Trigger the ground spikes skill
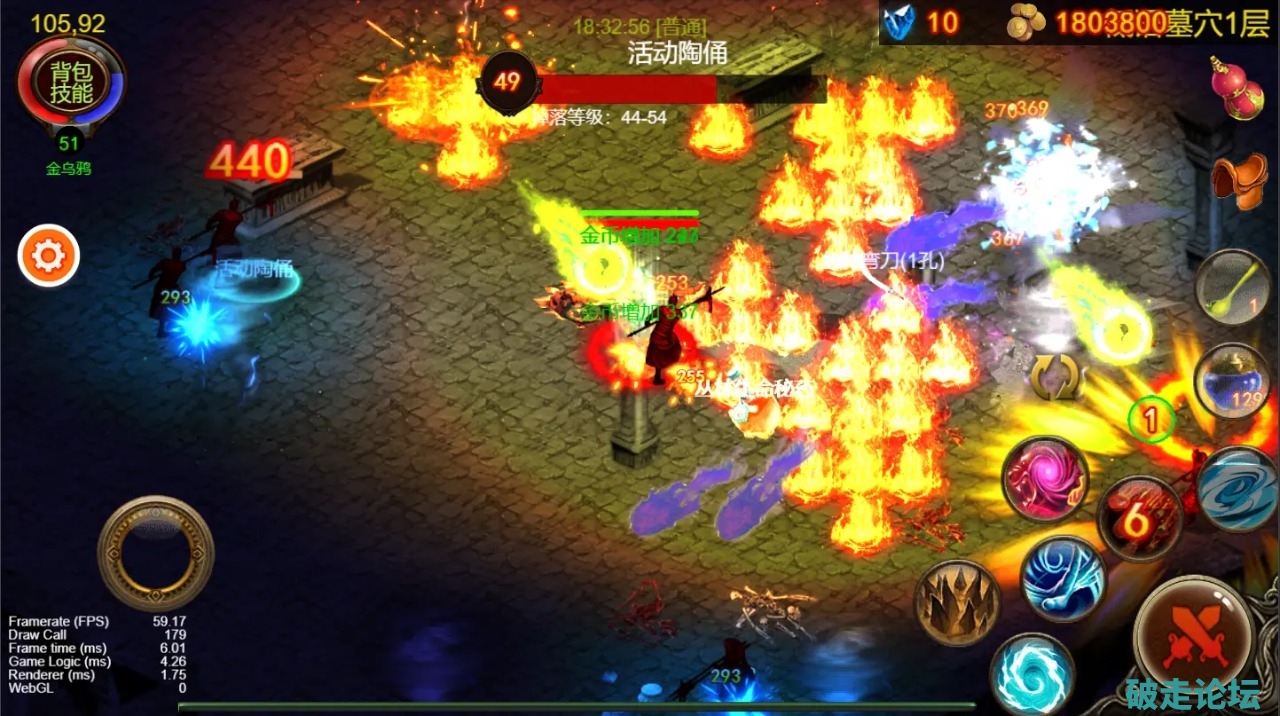This screenshot has height=716, width=1280. 957,601
